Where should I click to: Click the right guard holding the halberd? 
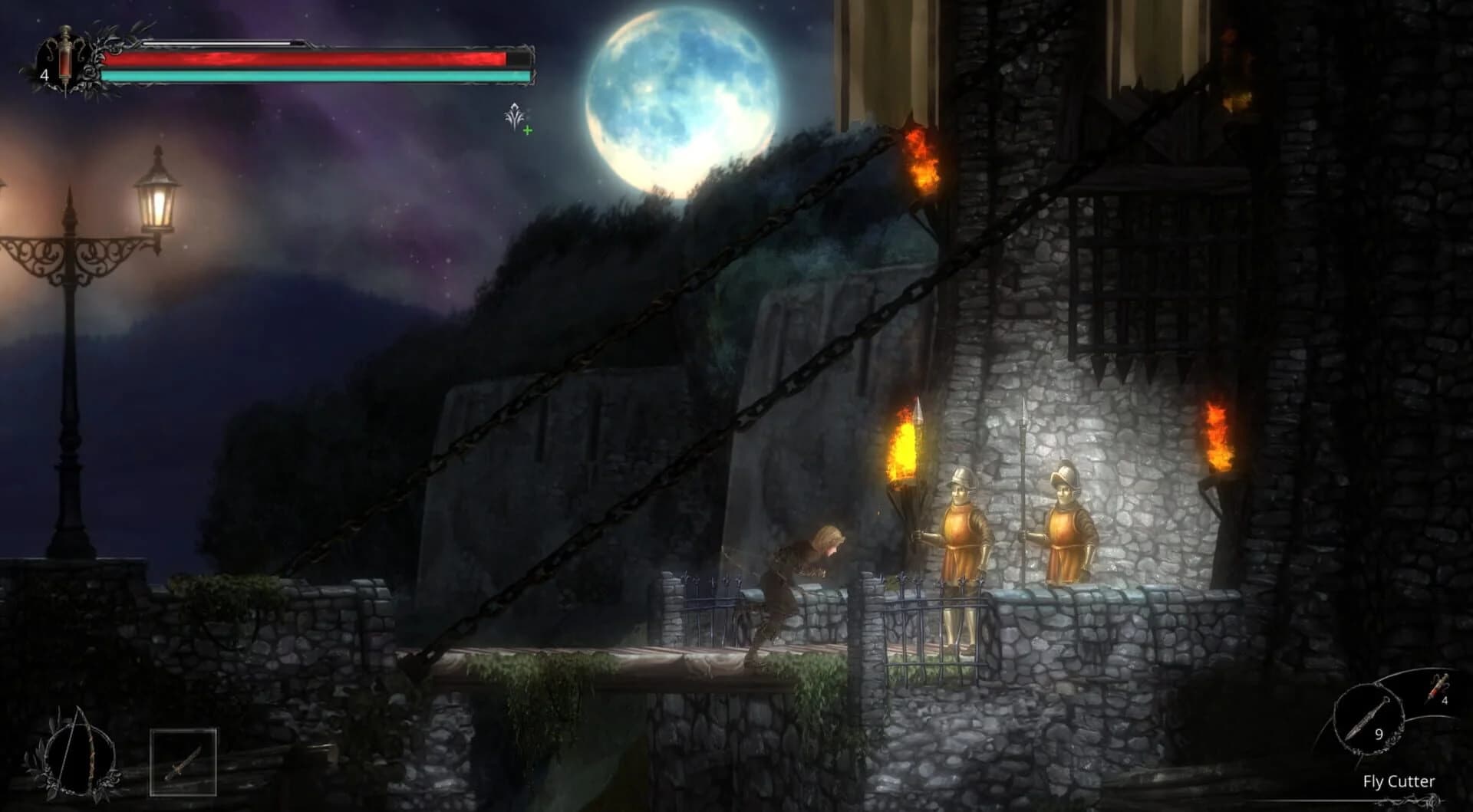(1066, 529)
